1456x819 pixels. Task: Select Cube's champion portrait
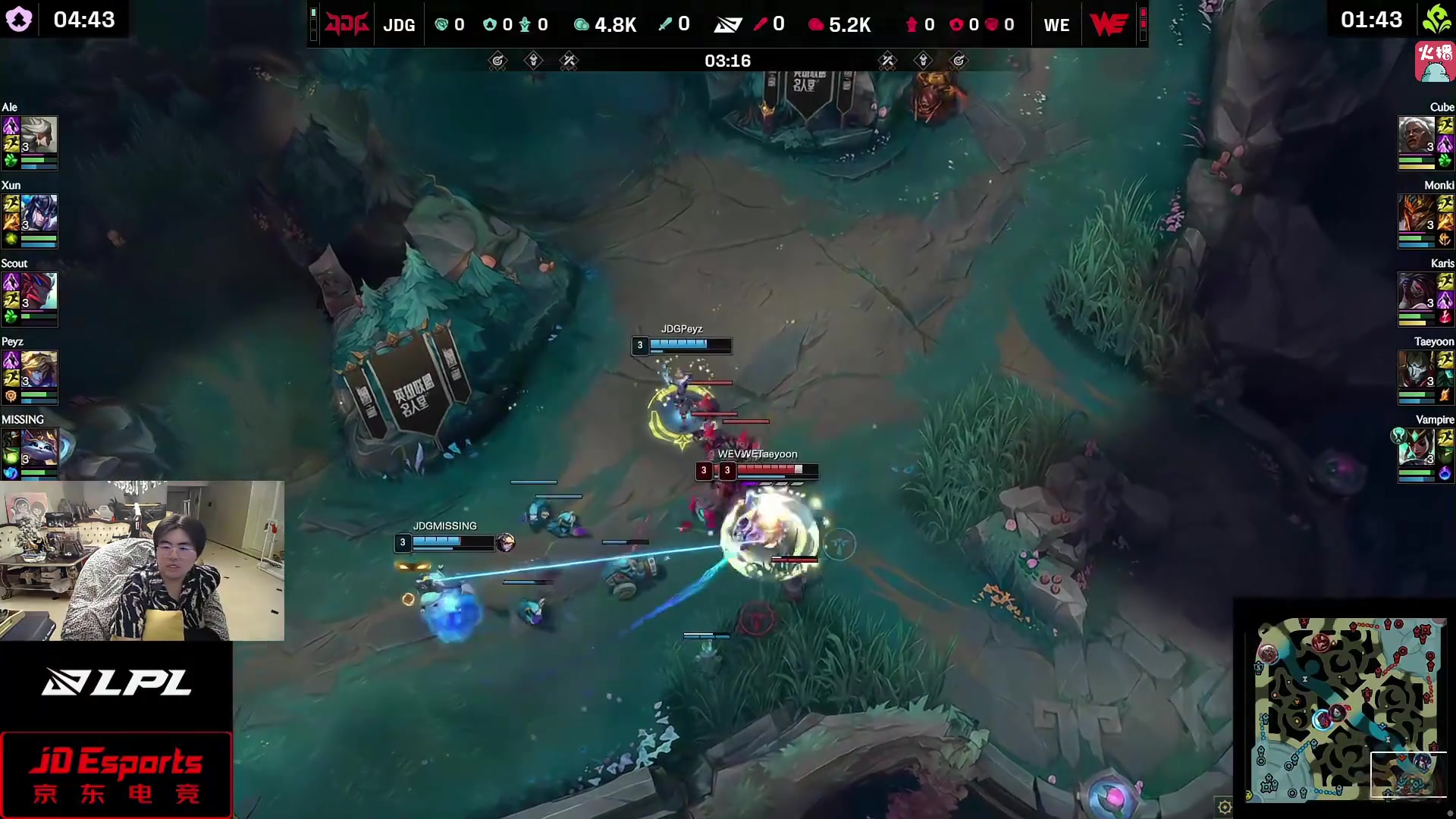[x=1416, y=136]
